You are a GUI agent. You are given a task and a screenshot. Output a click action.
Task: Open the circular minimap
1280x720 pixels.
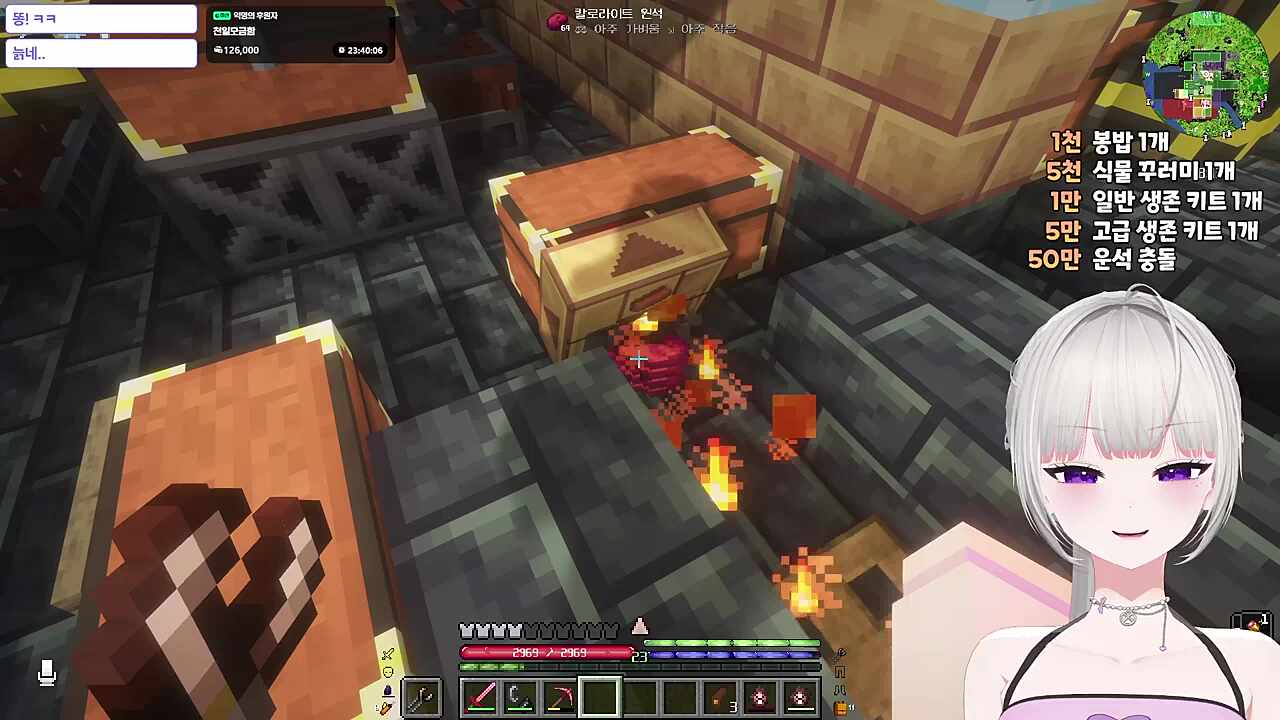tap(1205, 74)
